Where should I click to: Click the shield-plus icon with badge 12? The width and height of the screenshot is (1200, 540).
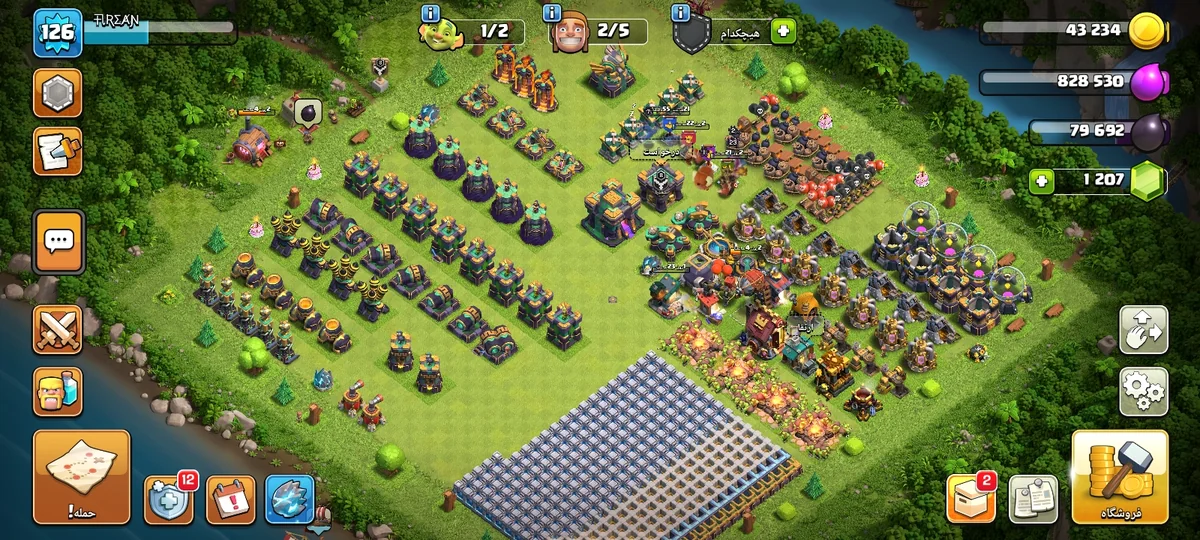(x=168, y=498)
